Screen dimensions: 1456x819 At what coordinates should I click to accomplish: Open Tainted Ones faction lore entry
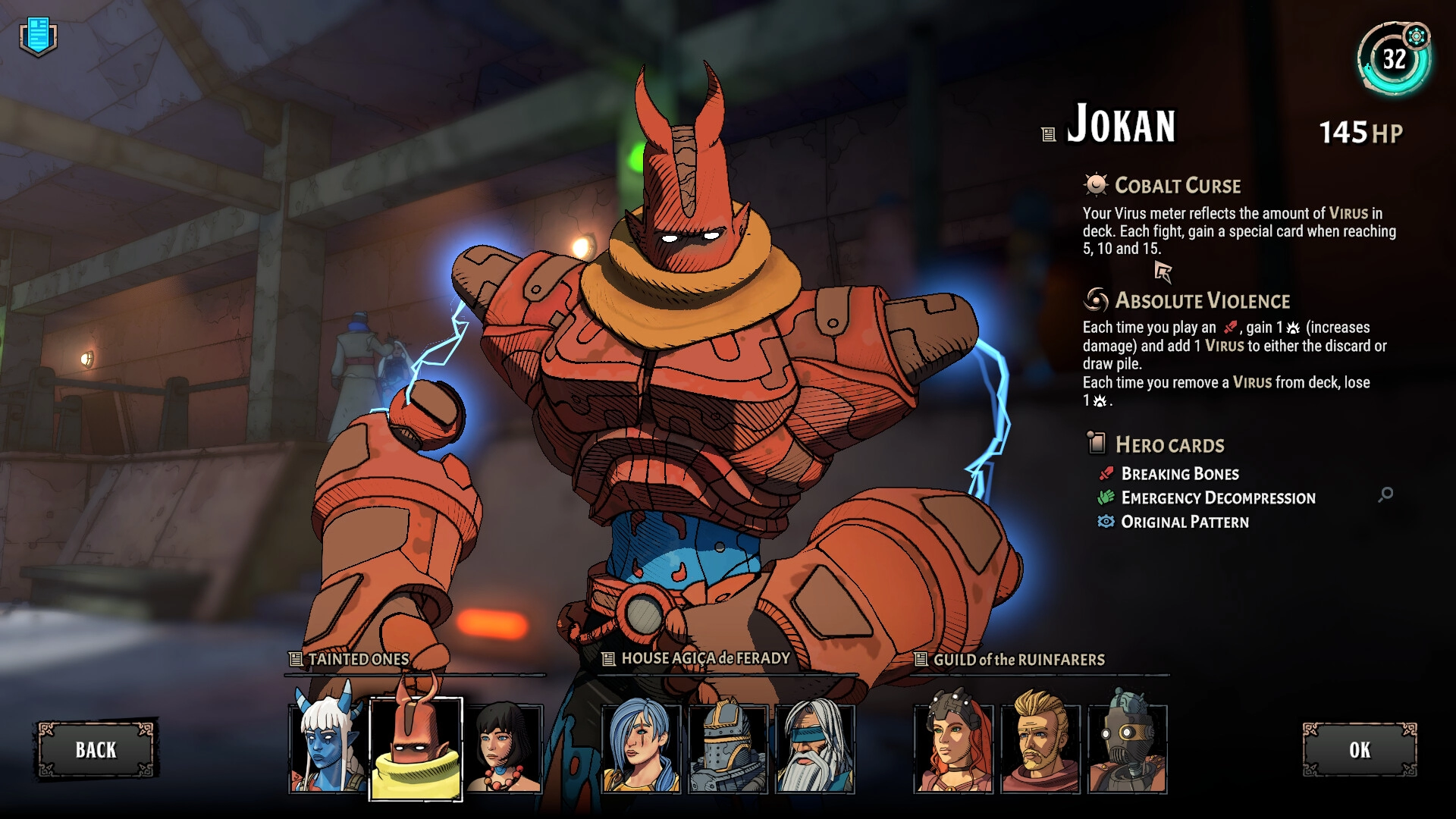click(296, 660)
